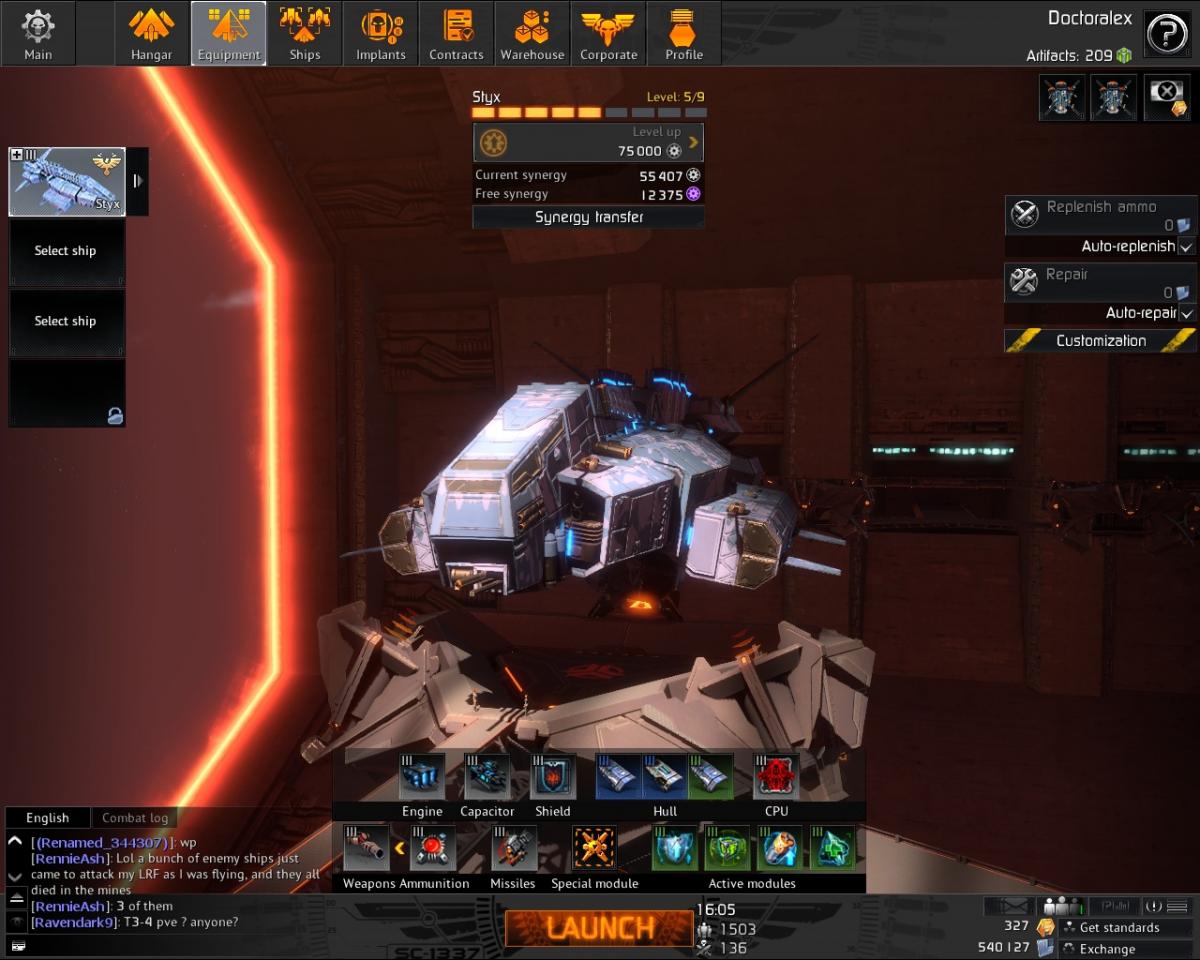Go to the Implants tab
Image resolution: width=1200 pixels, height=960 pixels.
[381, 34]
